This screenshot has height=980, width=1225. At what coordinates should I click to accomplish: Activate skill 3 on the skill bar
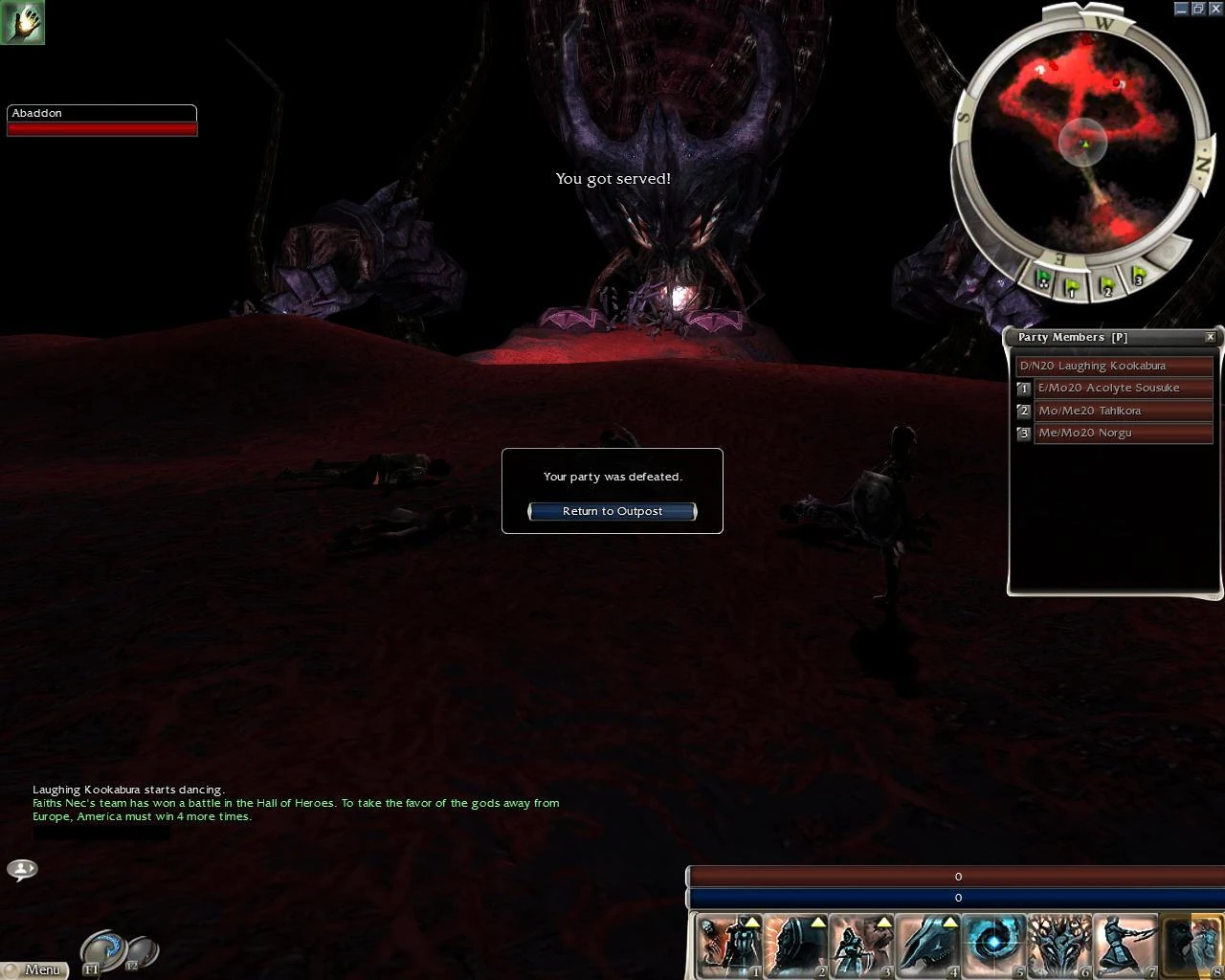859,946
